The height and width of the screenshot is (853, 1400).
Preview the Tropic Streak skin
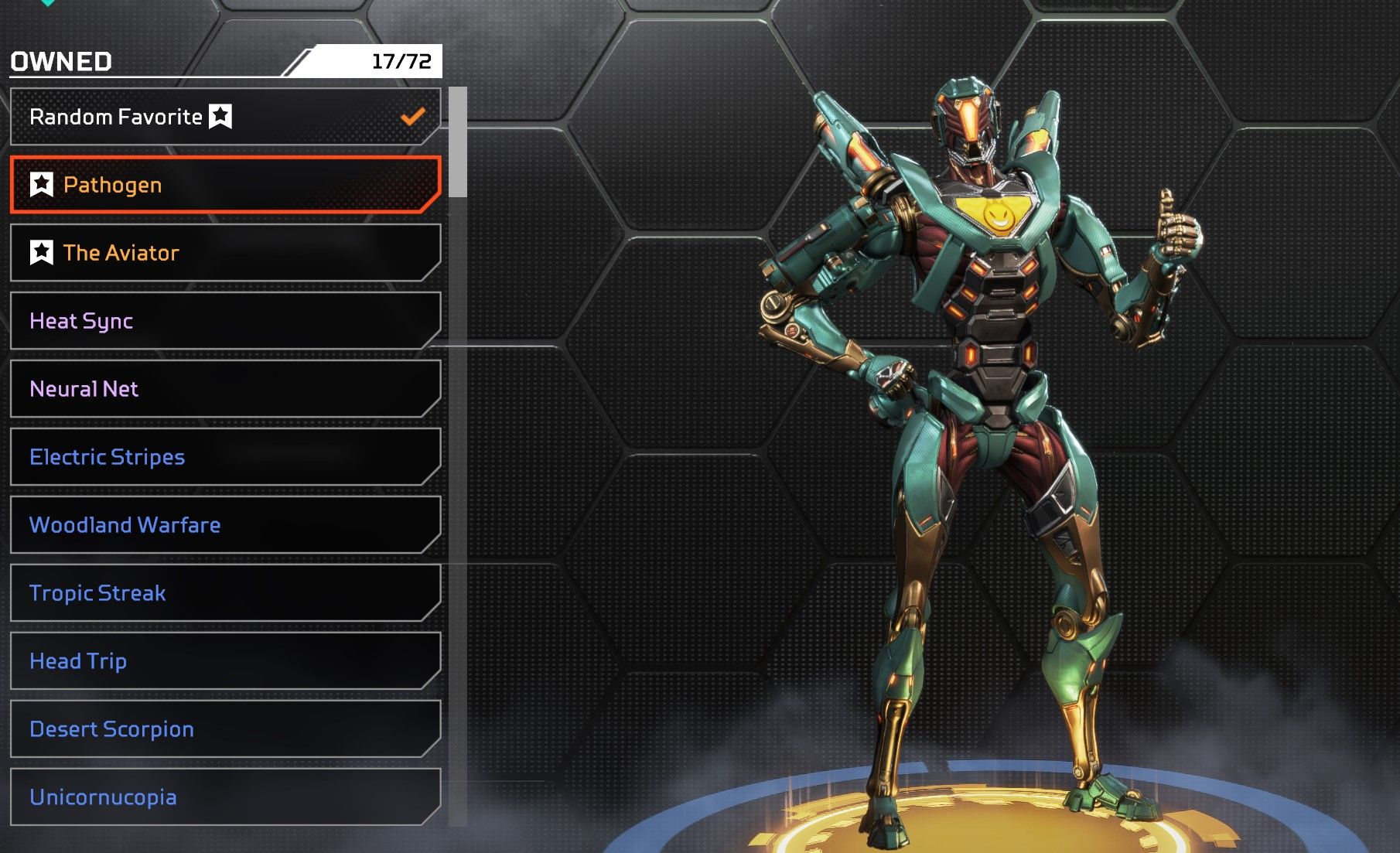point(224,593)
